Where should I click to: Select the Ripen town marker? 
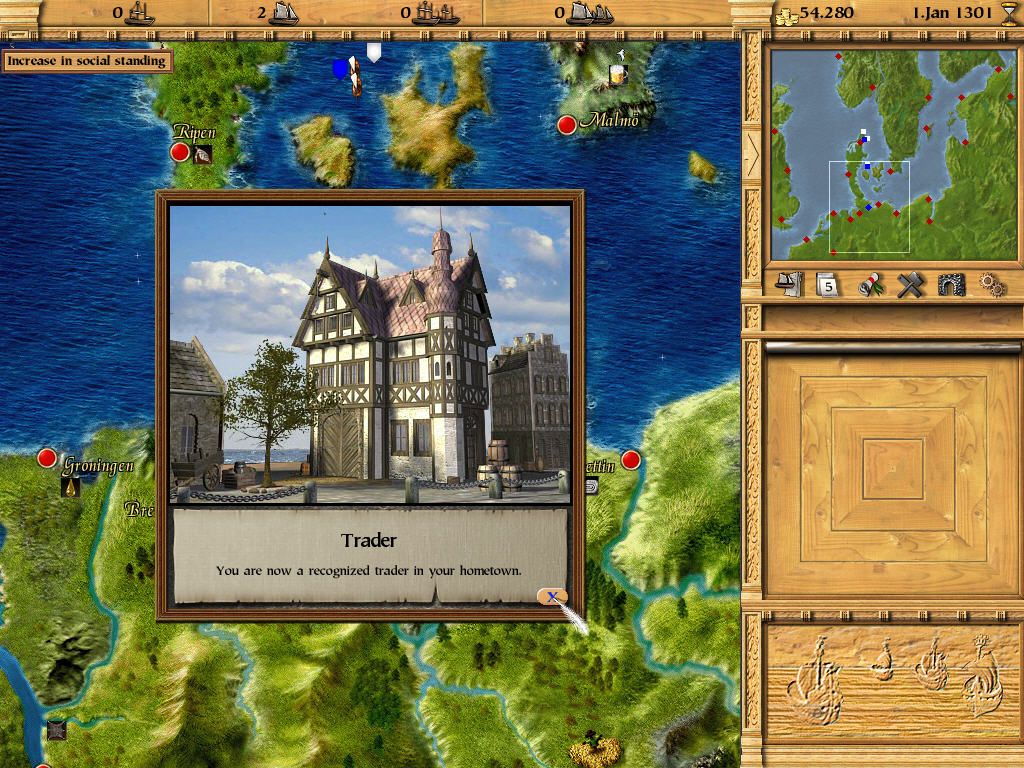pos(180,152)
